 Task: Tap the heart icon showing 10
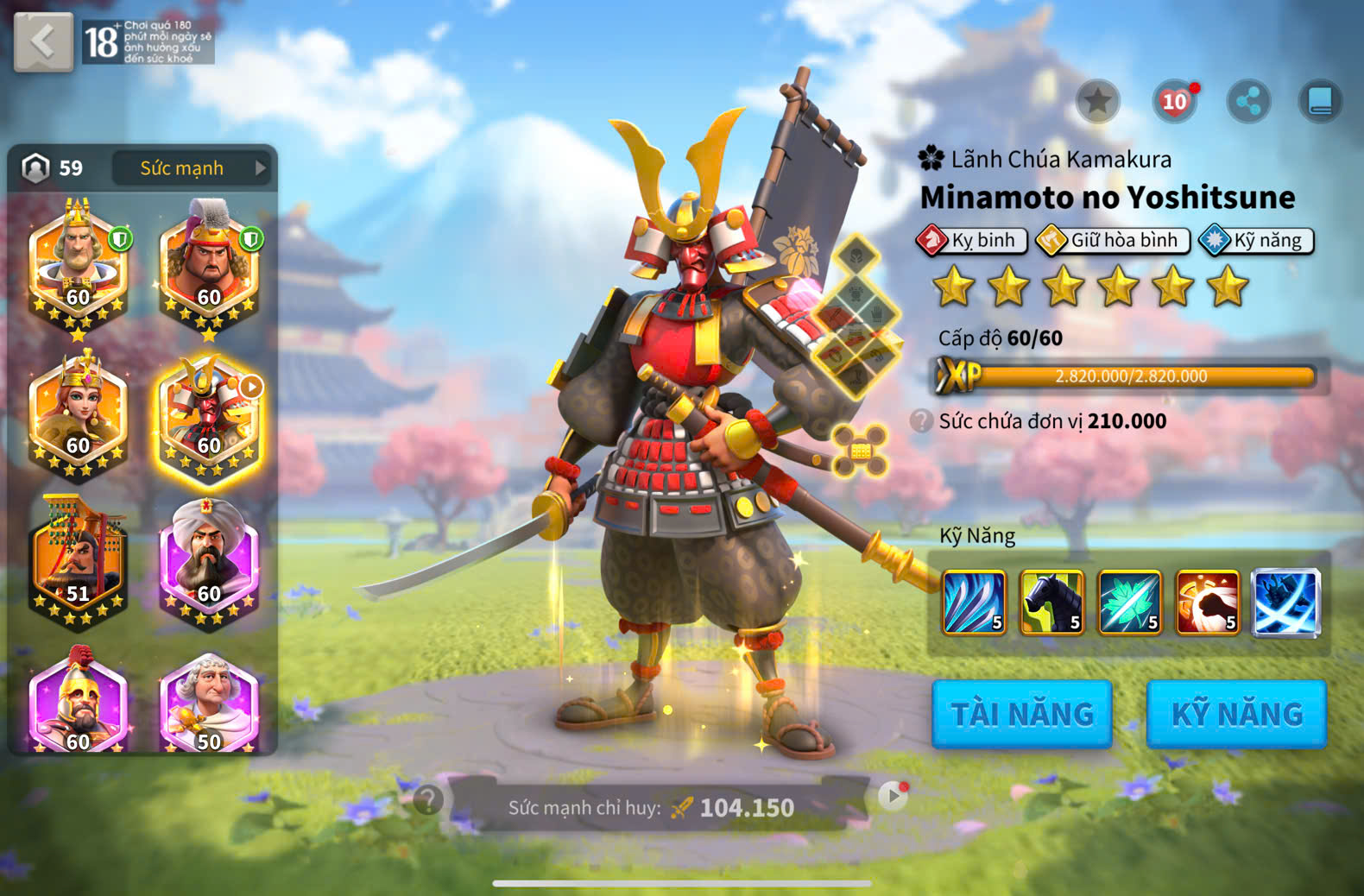coord(1174,102)
